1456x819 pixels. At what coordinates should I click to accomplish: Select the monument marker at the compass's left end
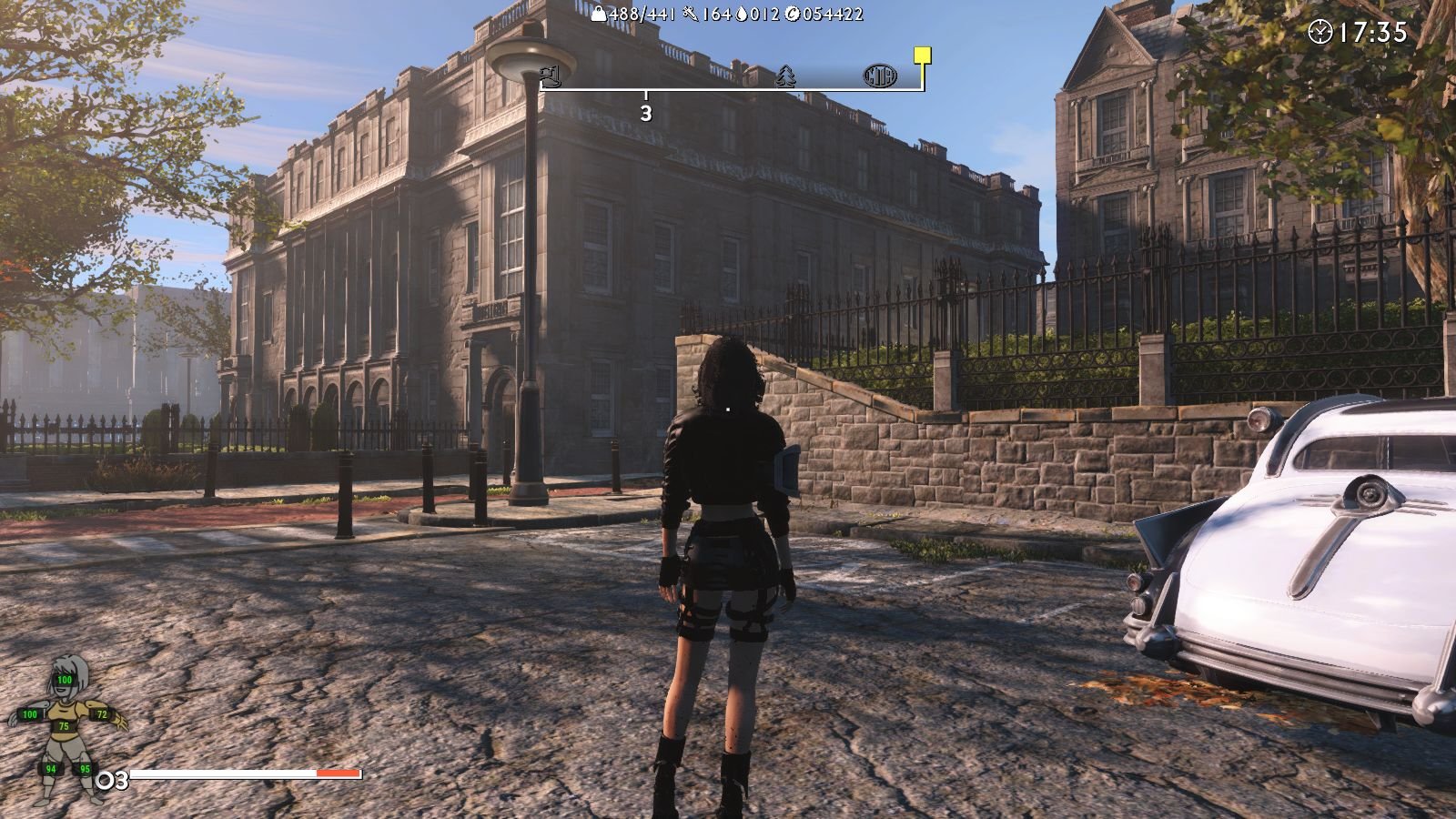(x=549, y=75)
